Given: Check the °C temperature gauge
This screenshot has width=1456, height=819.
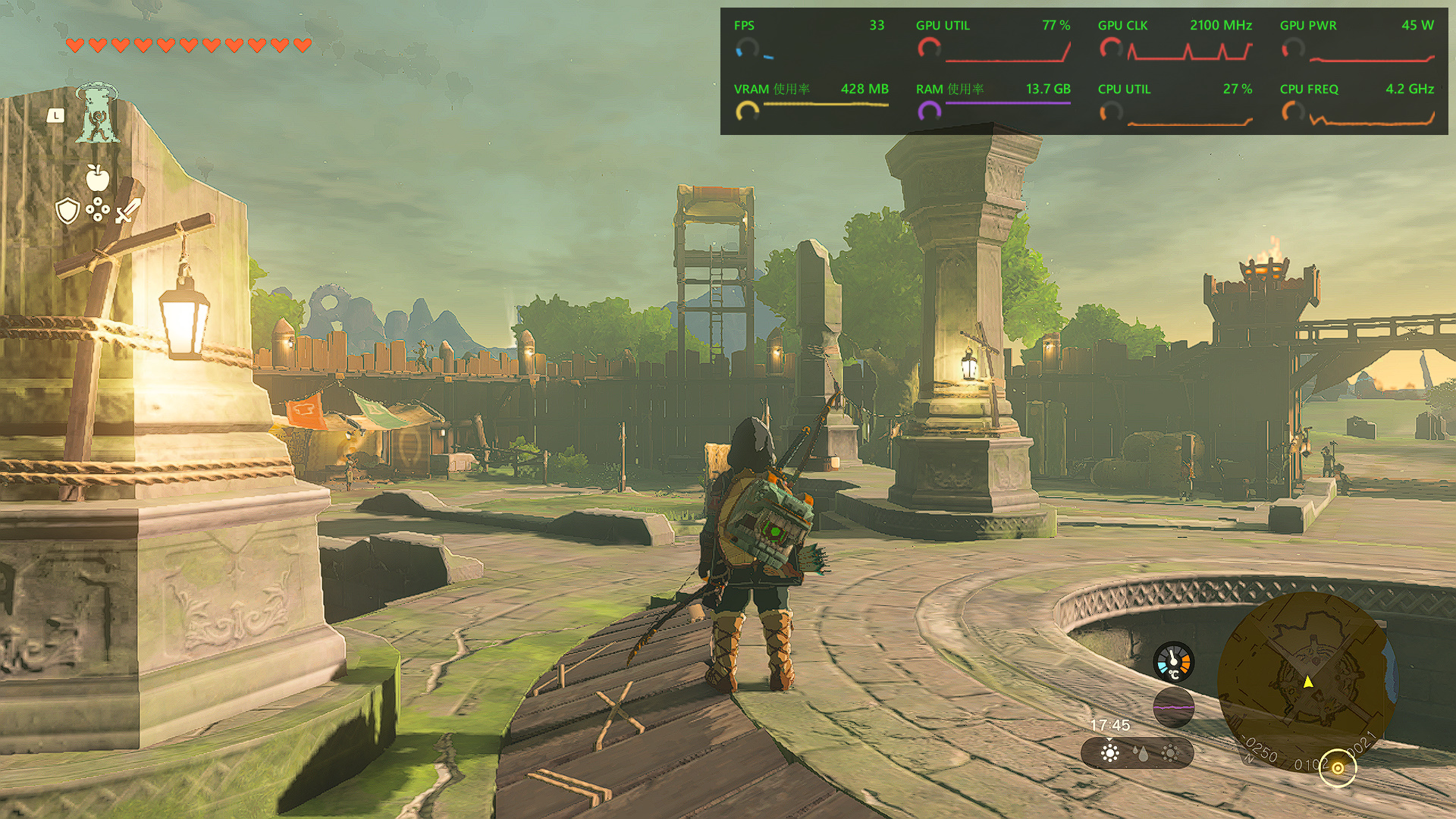Looking at the screenshot, I should 1173,662.
